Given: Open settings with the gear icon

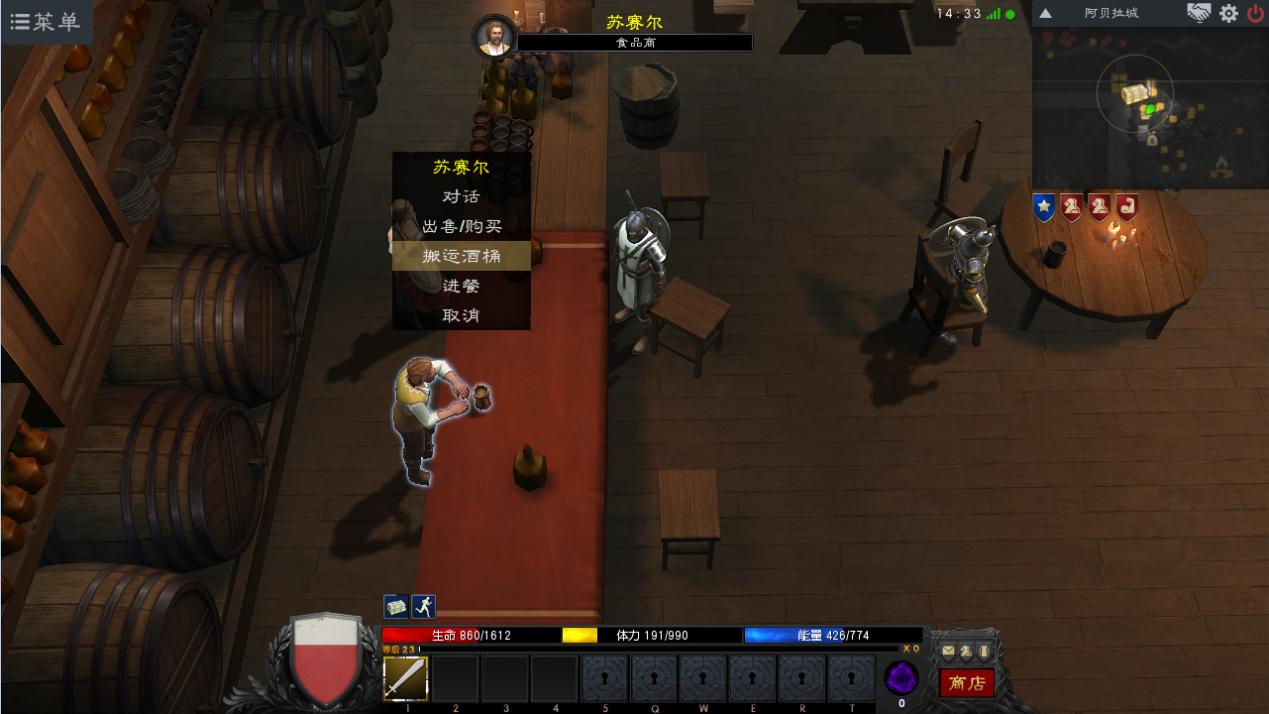Looking at the screenshot, I should click(1228, 14).
